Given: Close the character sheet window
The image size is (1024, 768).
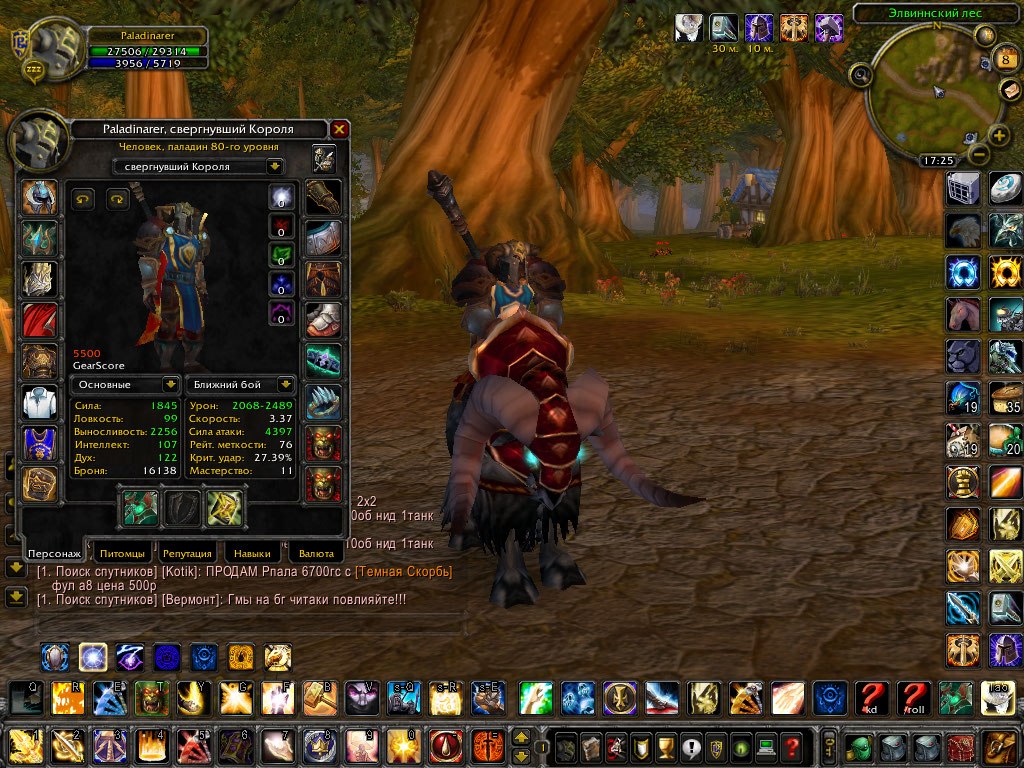Looking at the screenshot, I should click(x=339, y=129).
